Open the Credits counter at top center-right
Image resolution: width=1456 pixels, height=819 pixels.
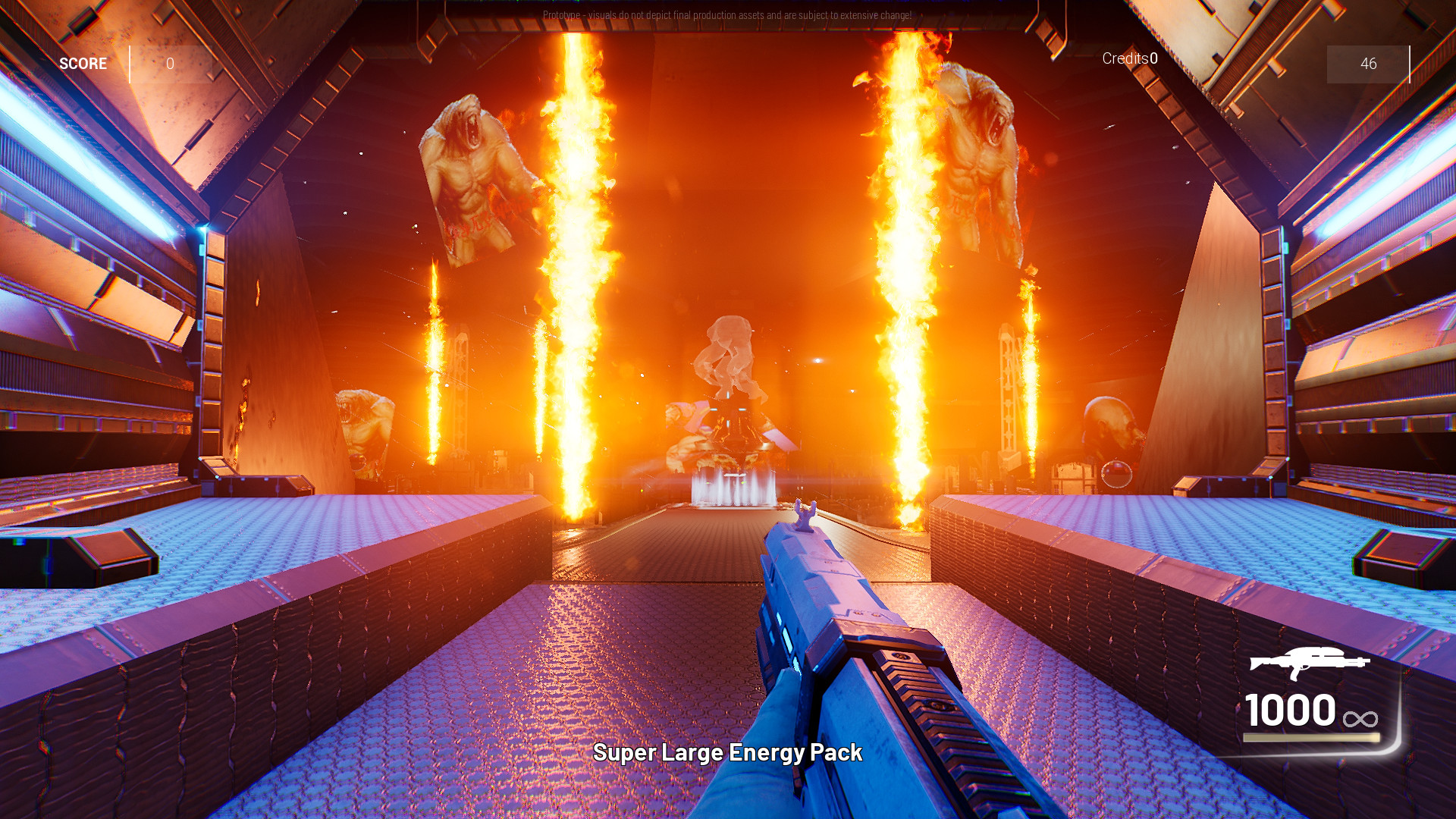(x=1128, y=58)
